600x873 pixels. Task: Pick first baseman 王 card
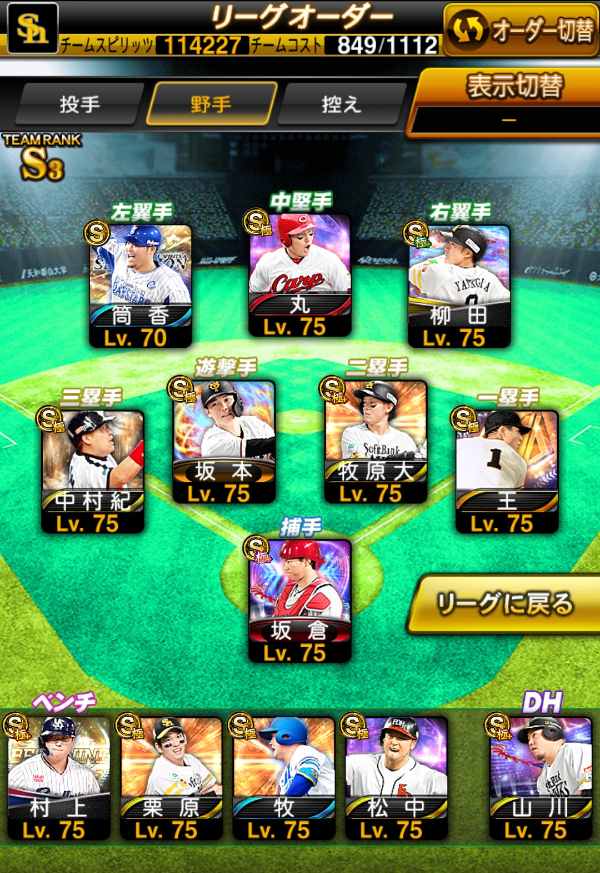(x=507, y=470)
